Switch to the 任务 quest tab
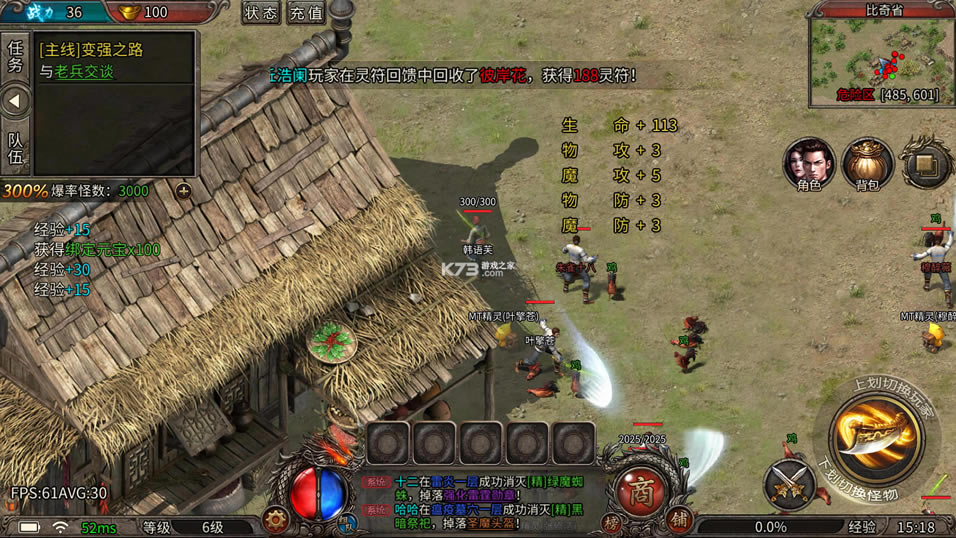This screenshot has height=538, width=956. [15, 57]
